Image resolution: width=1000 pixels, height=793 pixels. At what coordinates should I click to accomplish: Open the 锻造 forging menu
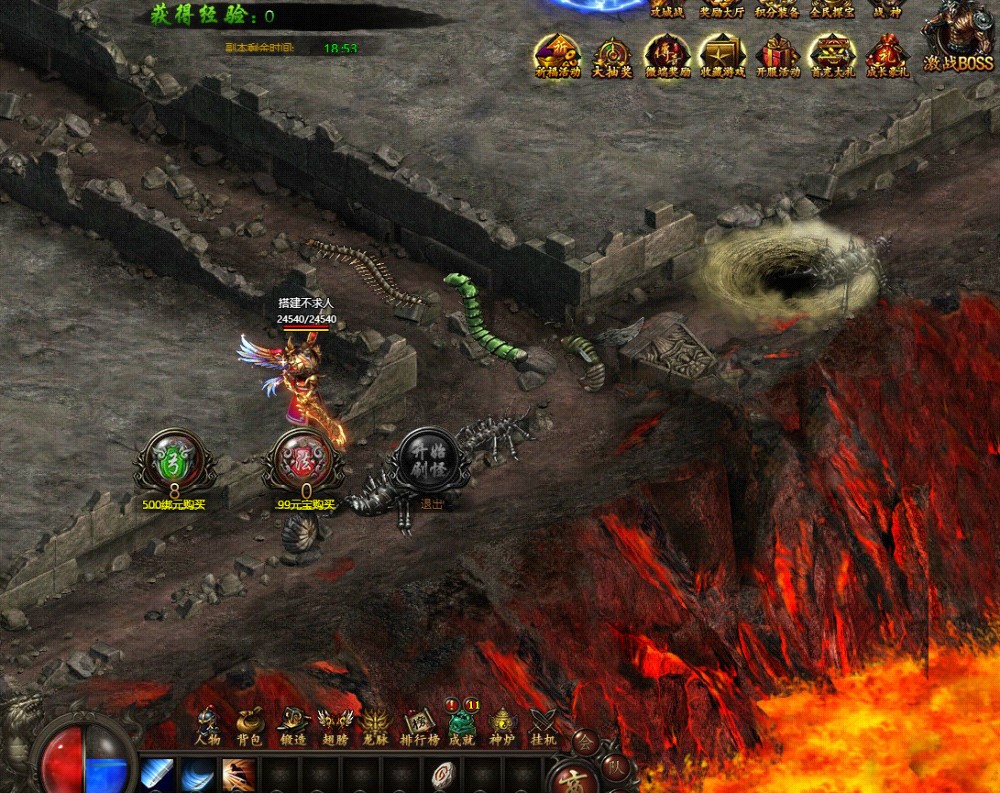coord(292,724)
